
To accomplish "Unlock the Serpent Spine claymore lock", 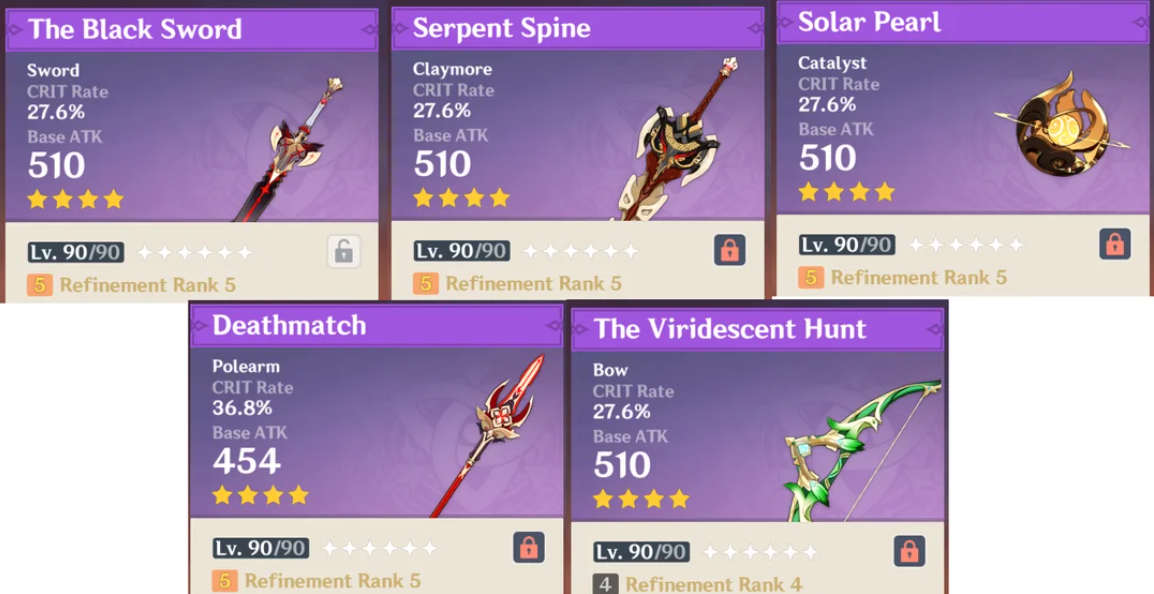I will tap(729, 250).
